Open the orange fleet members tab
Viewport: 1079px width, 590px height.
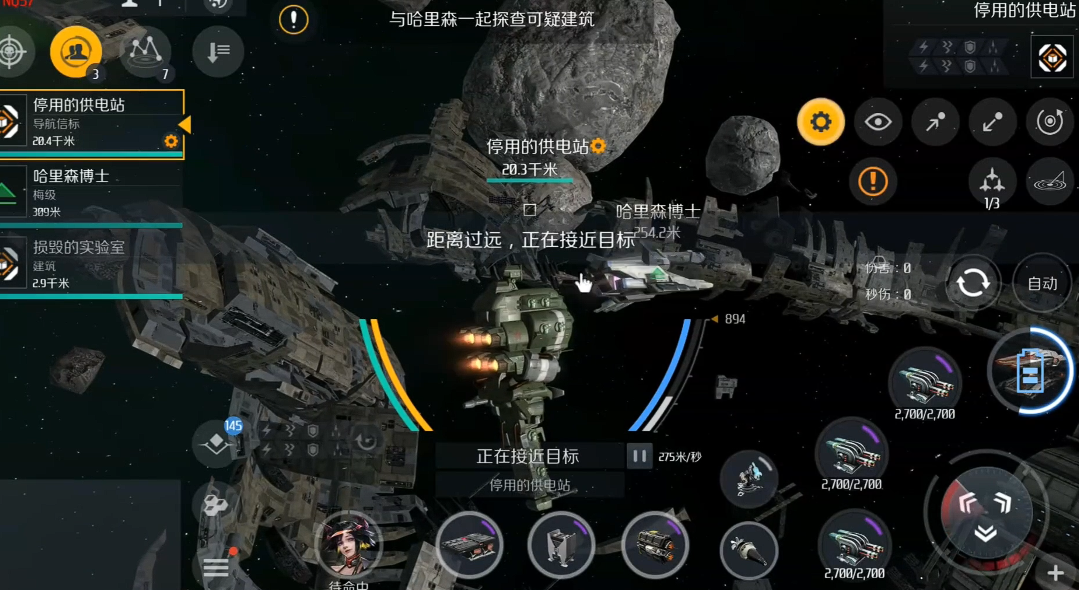(x=76, y=52)
